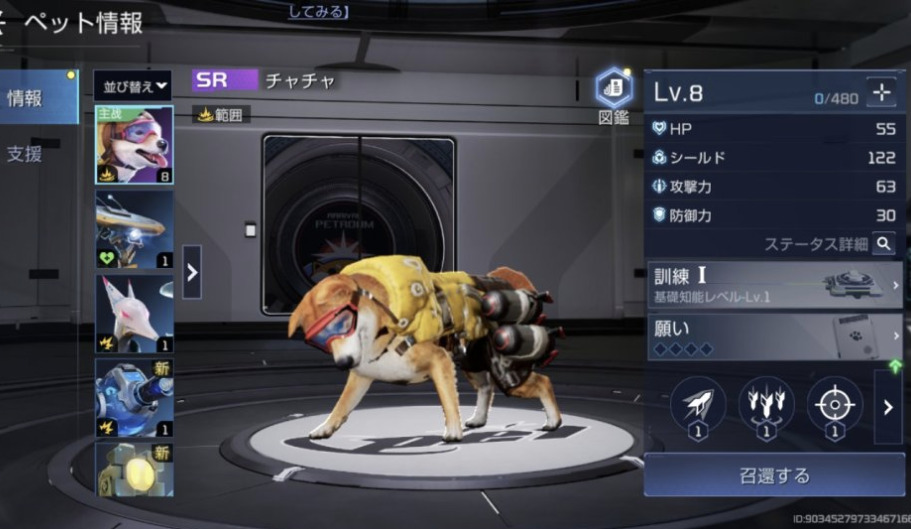Switch to the 情報 tab
Viewport: 911px width, 529px height.
[38, 100]
